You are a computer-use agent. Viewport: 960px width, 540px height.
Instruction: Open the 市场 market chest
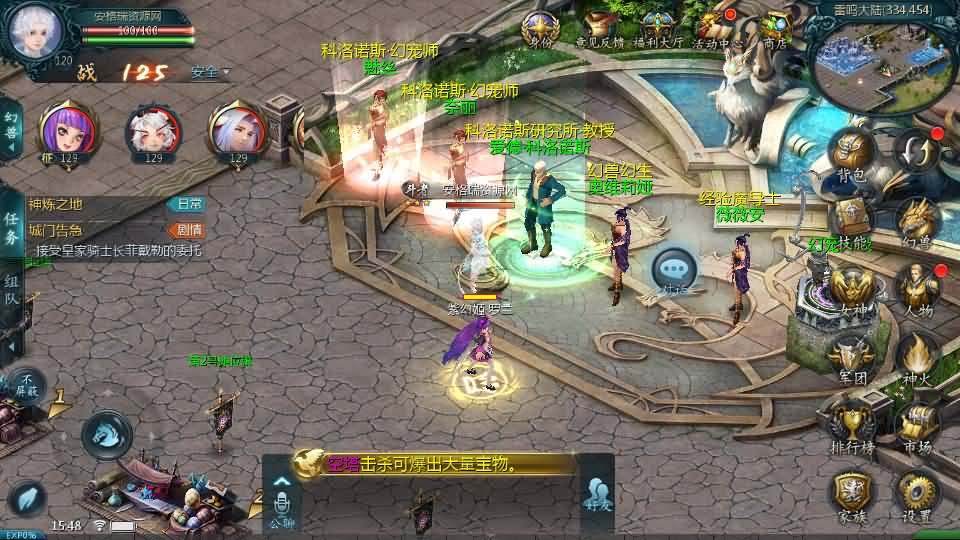pos(914,423)
